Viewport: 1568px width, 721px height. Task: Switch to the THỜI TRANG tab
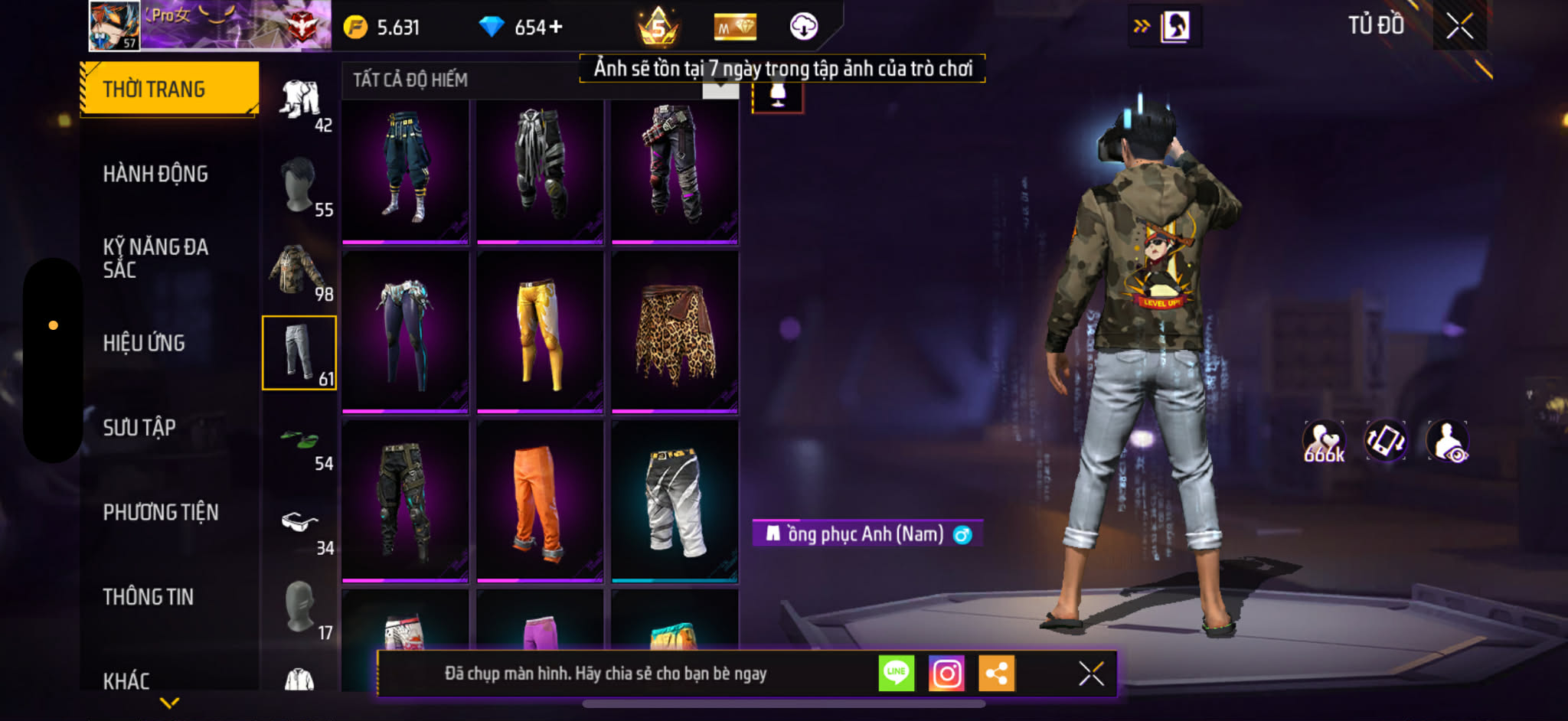(x=168, y=89)
